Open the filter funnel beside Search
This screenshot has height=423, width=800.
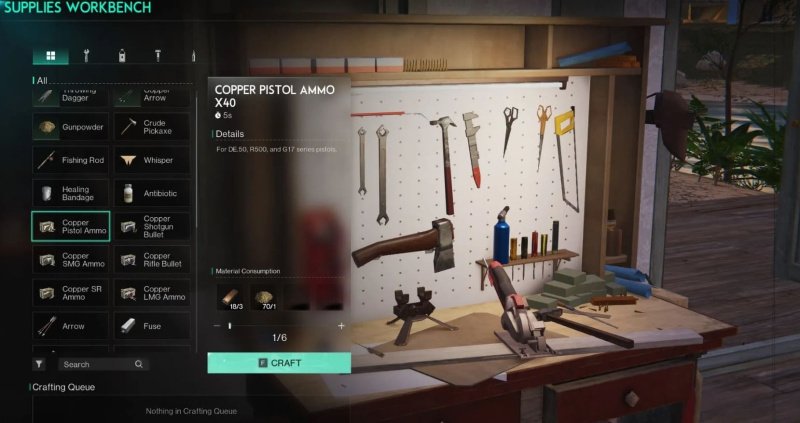(x=39, y=365)
